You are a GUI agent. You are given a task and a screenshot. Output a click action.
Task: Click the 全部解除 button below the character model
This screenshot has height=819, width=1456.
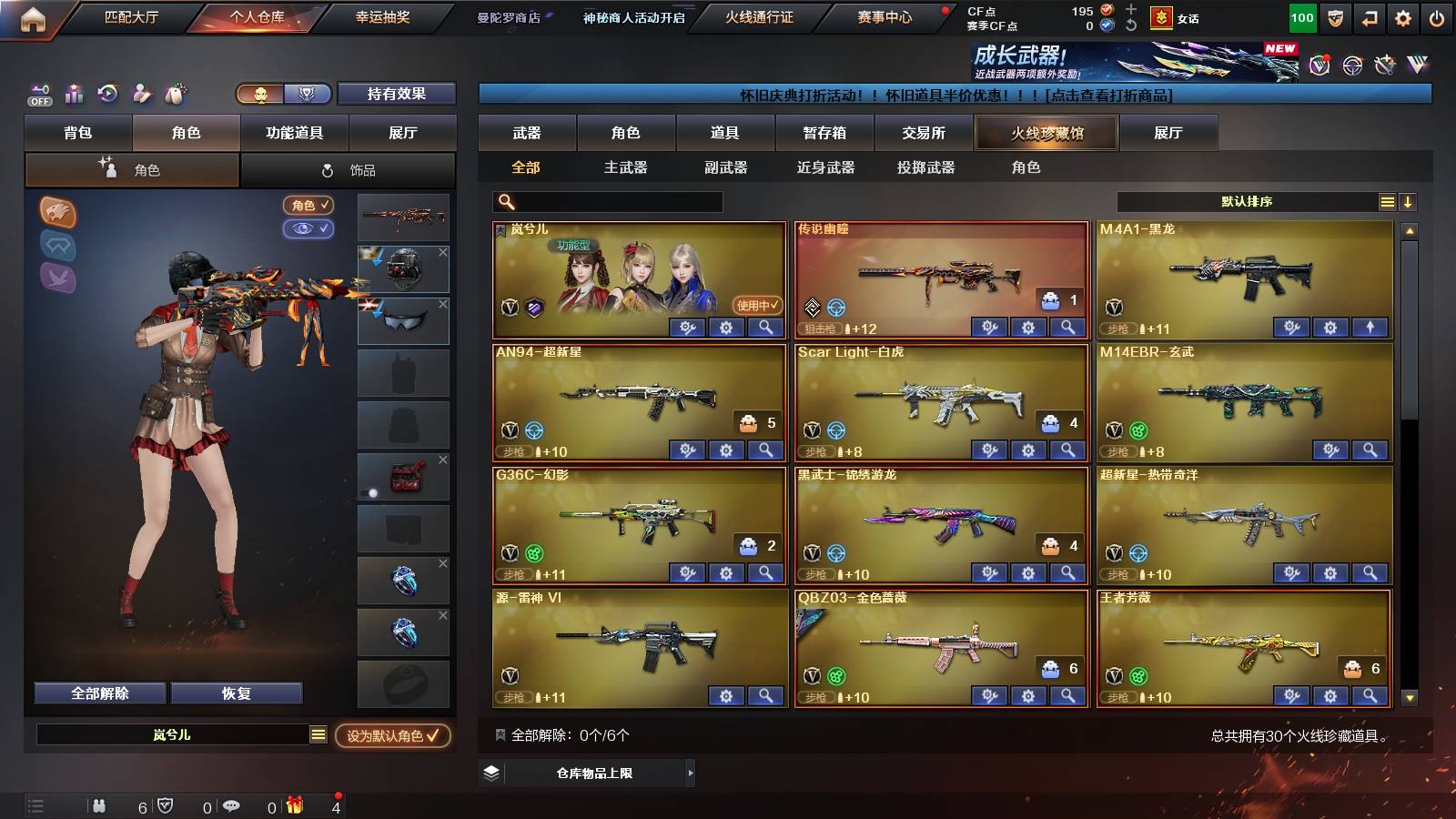point(99,693)
